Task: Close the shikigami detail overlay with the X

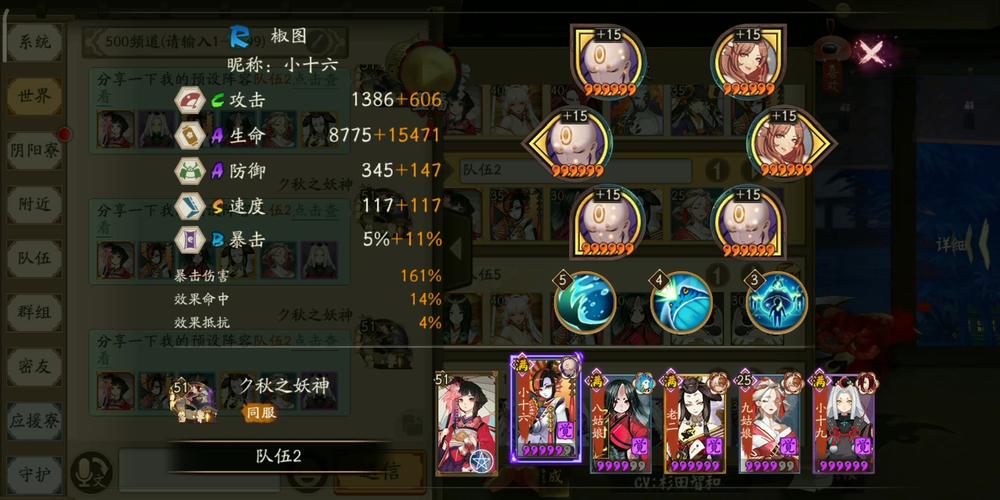Action: coord(872,52)
